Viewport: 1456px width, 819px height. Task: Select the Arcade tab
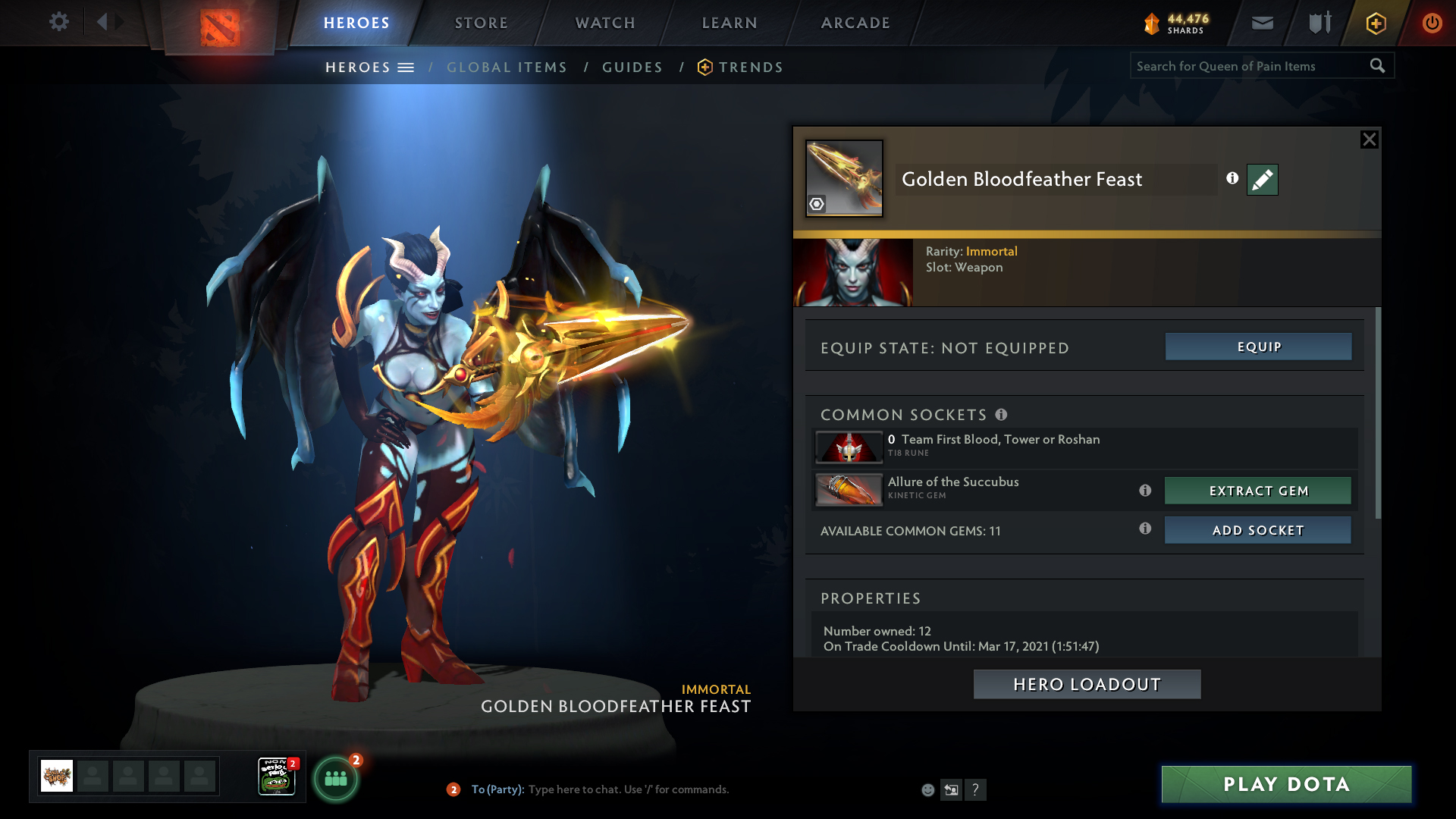click(x=855, y=23)
